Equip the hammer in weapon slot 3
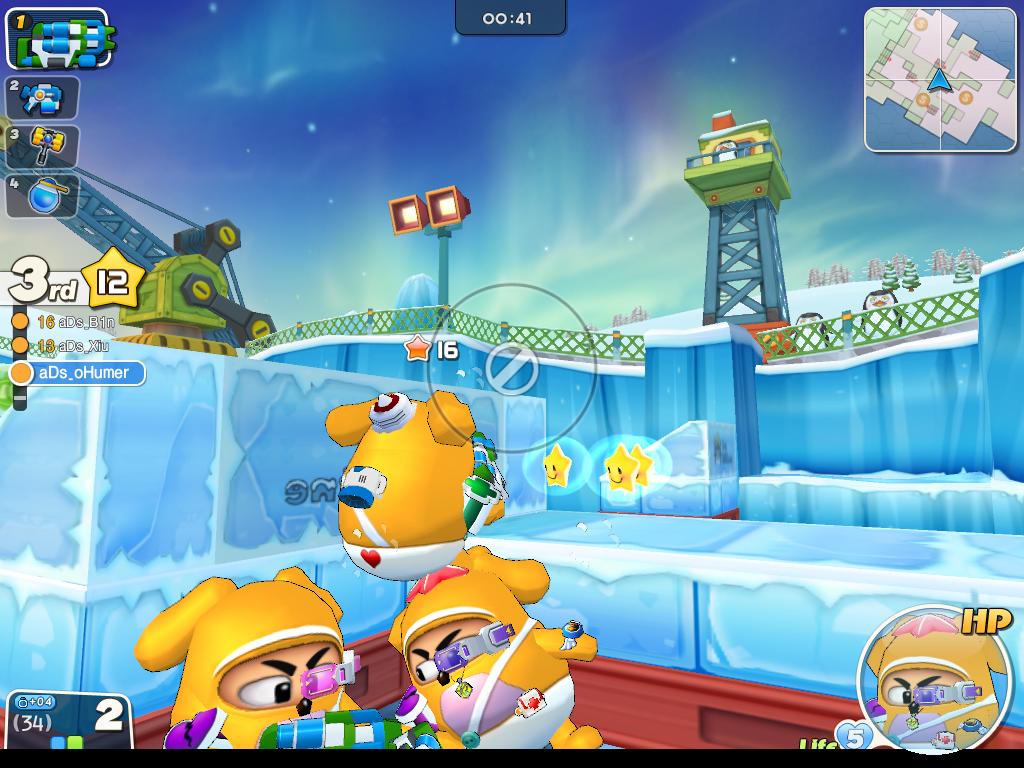This screenshot has width=1024, height=768. 43,146
